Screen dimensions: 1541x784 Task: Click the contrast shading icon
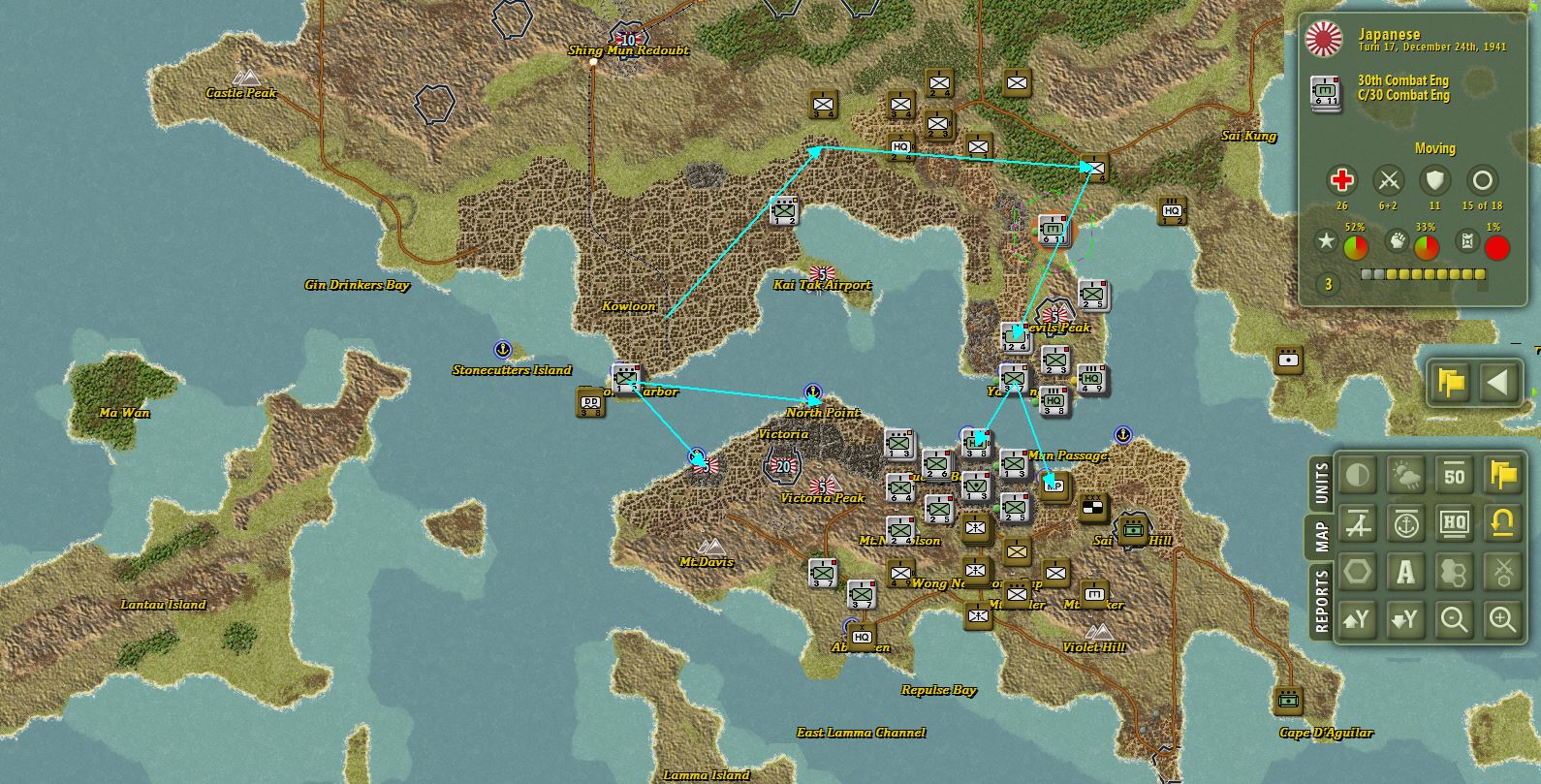click(x=1357, y=475)
